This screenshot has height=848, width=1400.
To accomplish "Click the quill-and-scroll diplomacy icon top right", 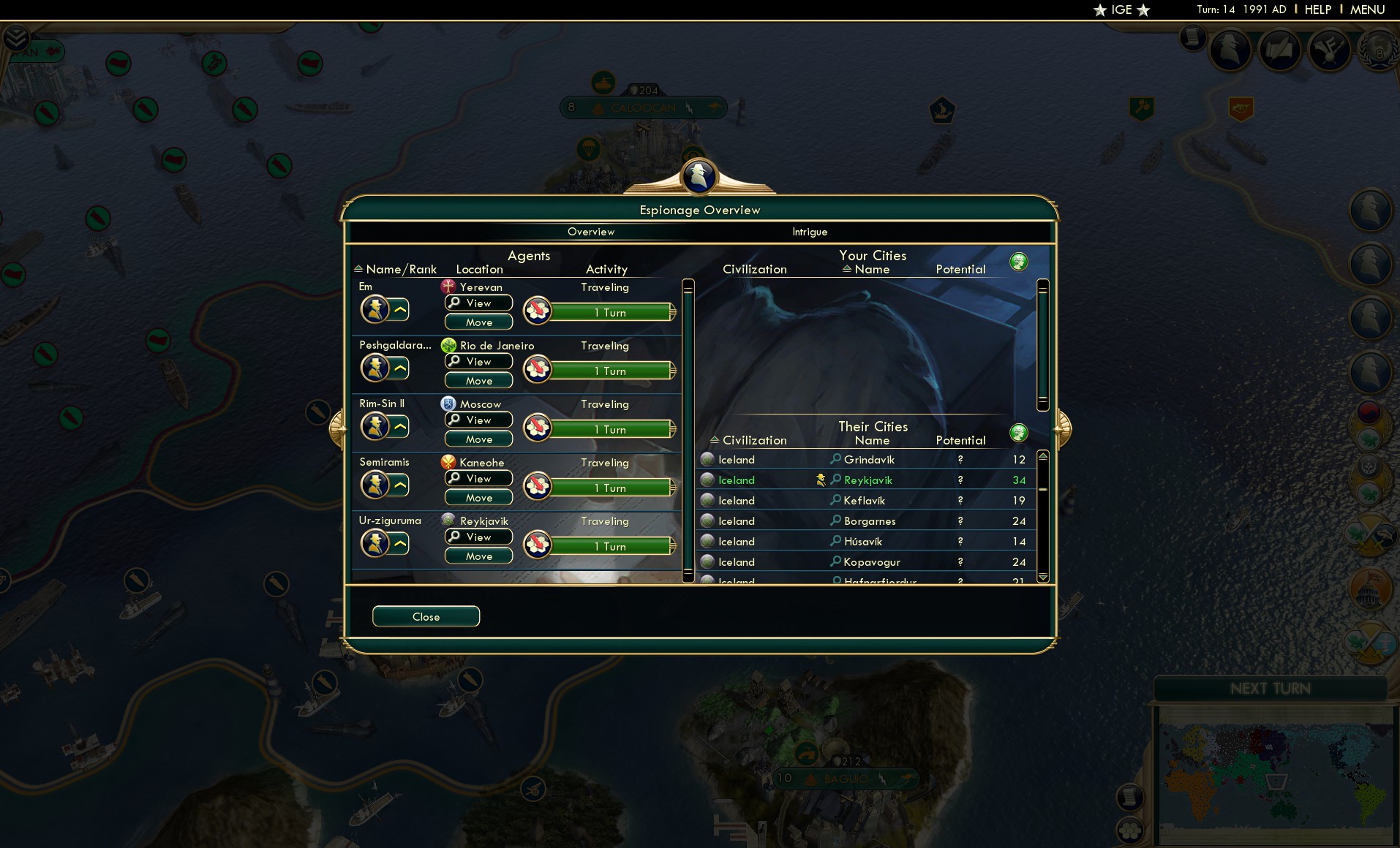I will tap(1279, 49).
